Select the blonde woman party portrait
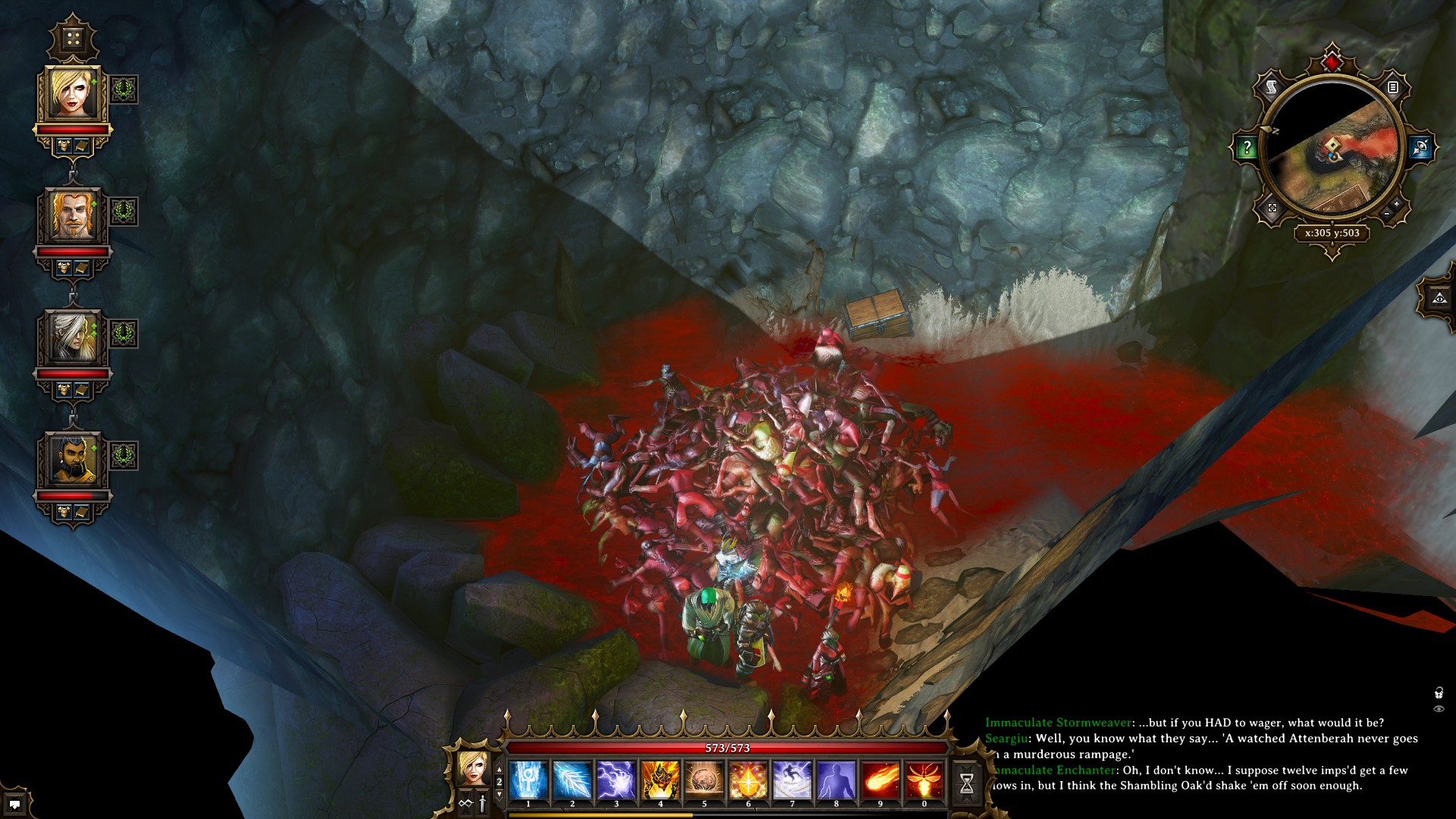Screen dimensions: 1456x819 73,94
